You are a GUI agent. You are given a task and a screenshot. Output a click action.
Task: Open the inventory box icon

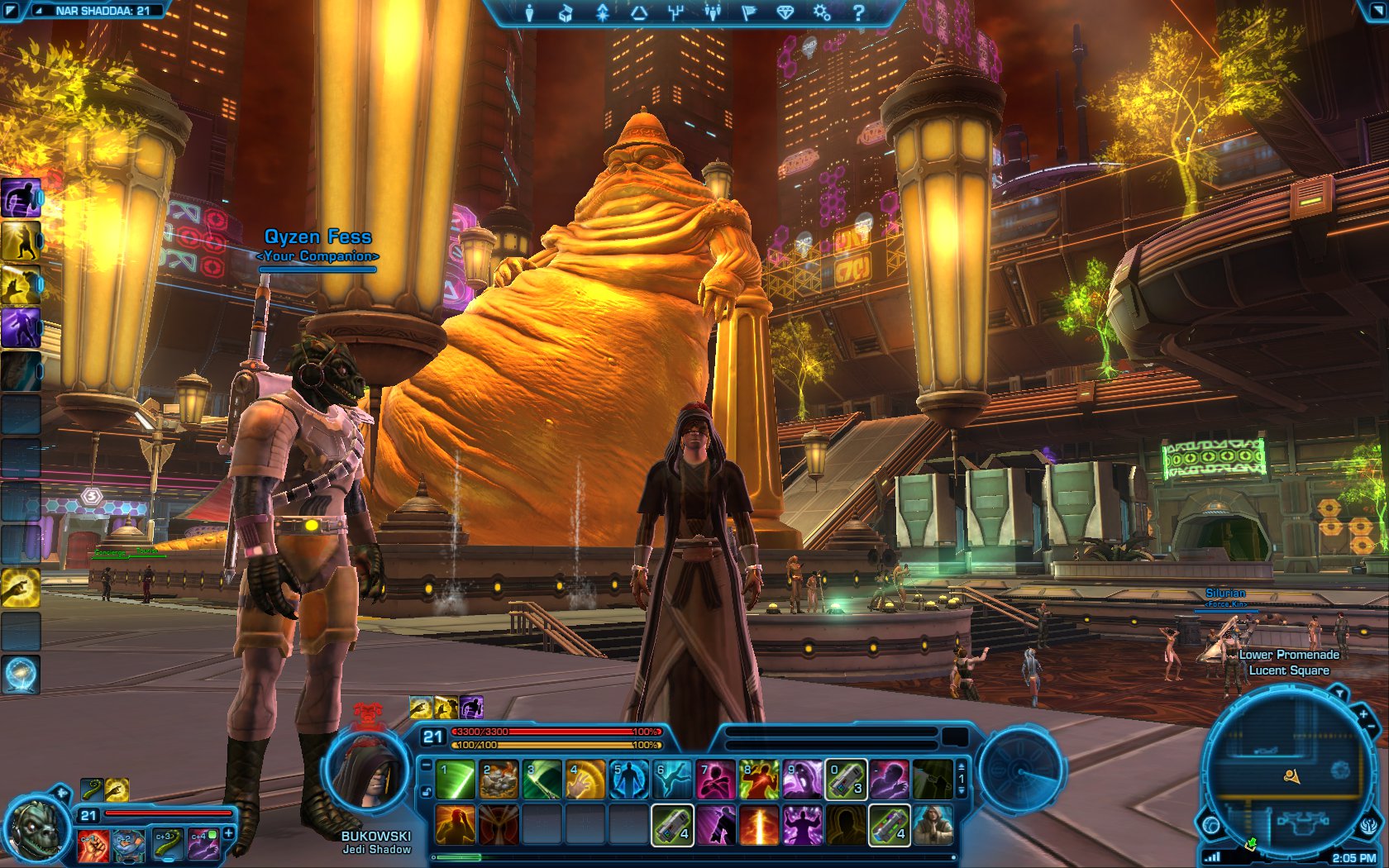[566, 12]
